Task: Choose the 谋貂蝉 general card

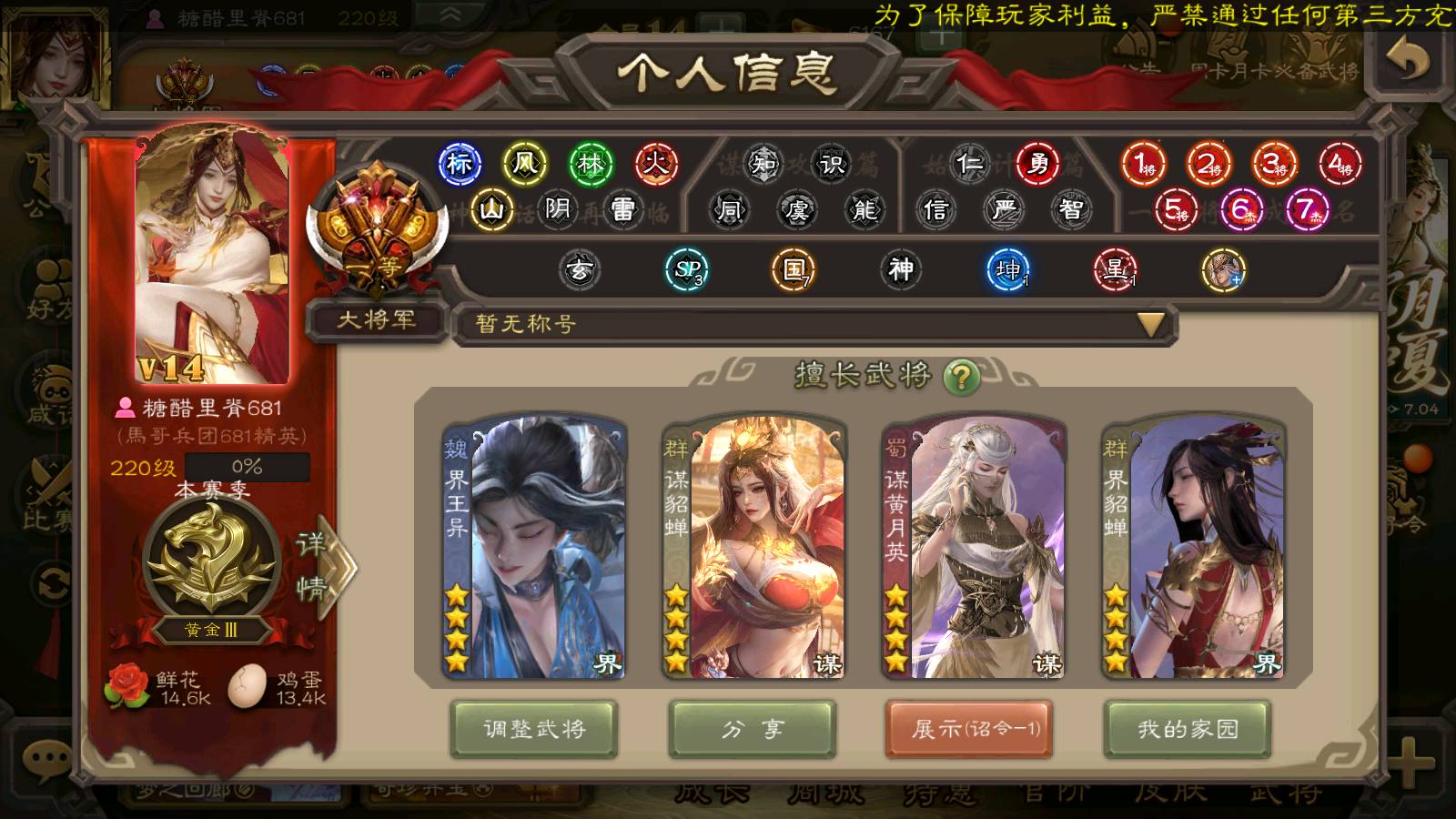Action: pos(753,549)
